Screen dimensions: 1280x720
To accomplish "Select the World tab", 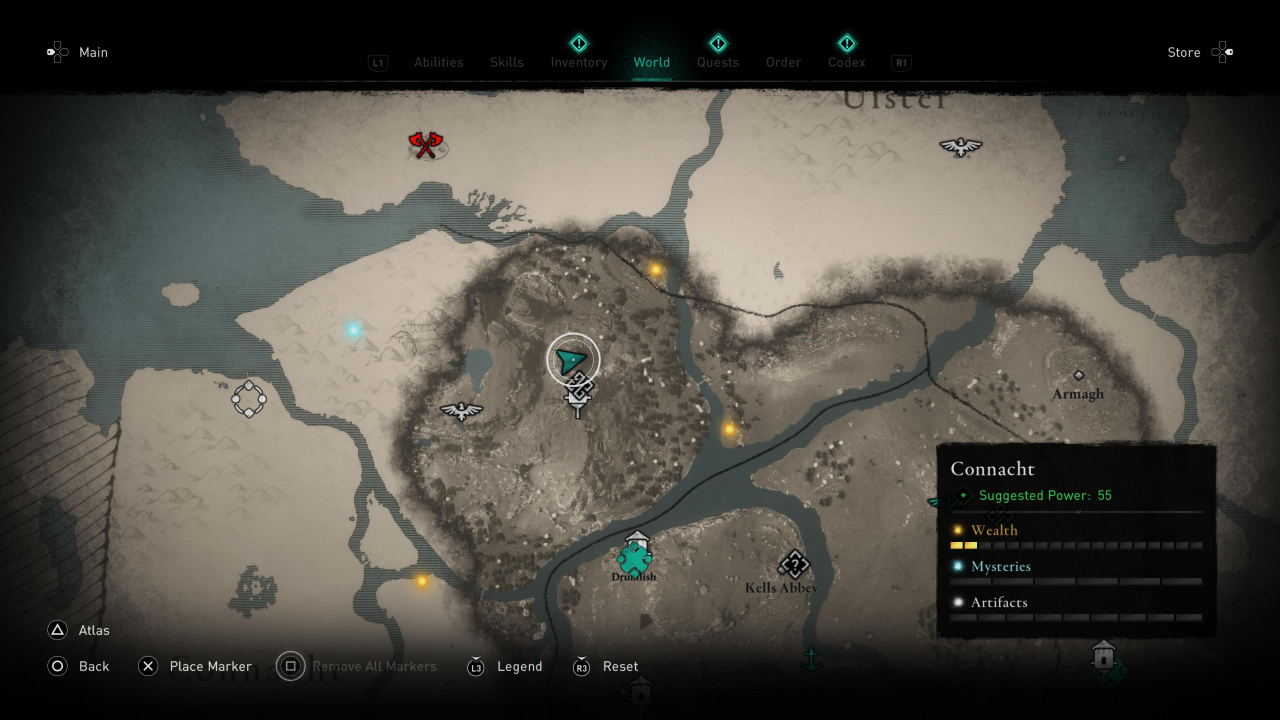I will (x=652, y=62).
